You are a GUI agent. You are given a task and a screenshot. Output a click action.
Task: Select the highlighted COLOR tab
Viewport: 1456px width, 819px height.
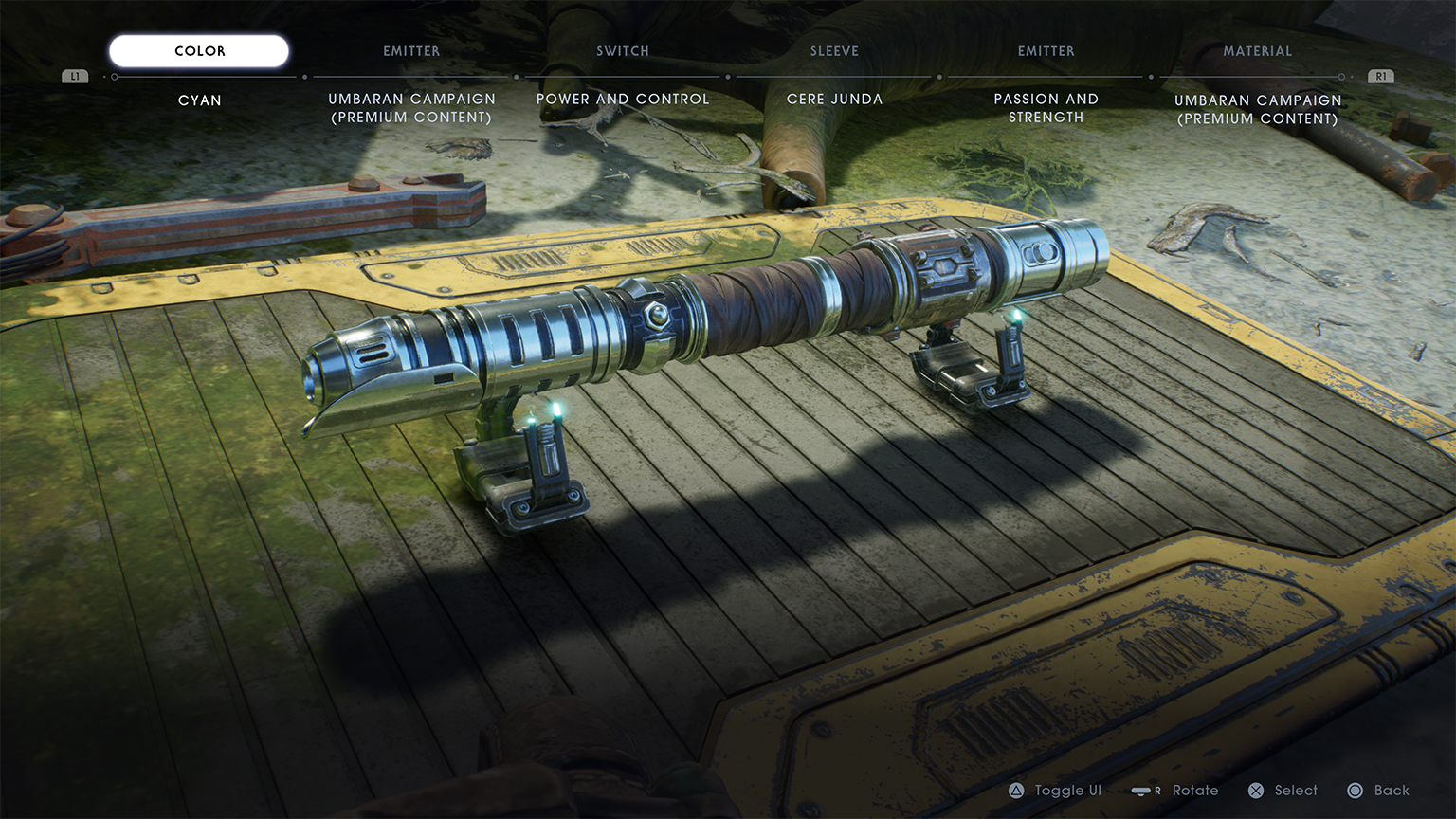pos(199,51)
